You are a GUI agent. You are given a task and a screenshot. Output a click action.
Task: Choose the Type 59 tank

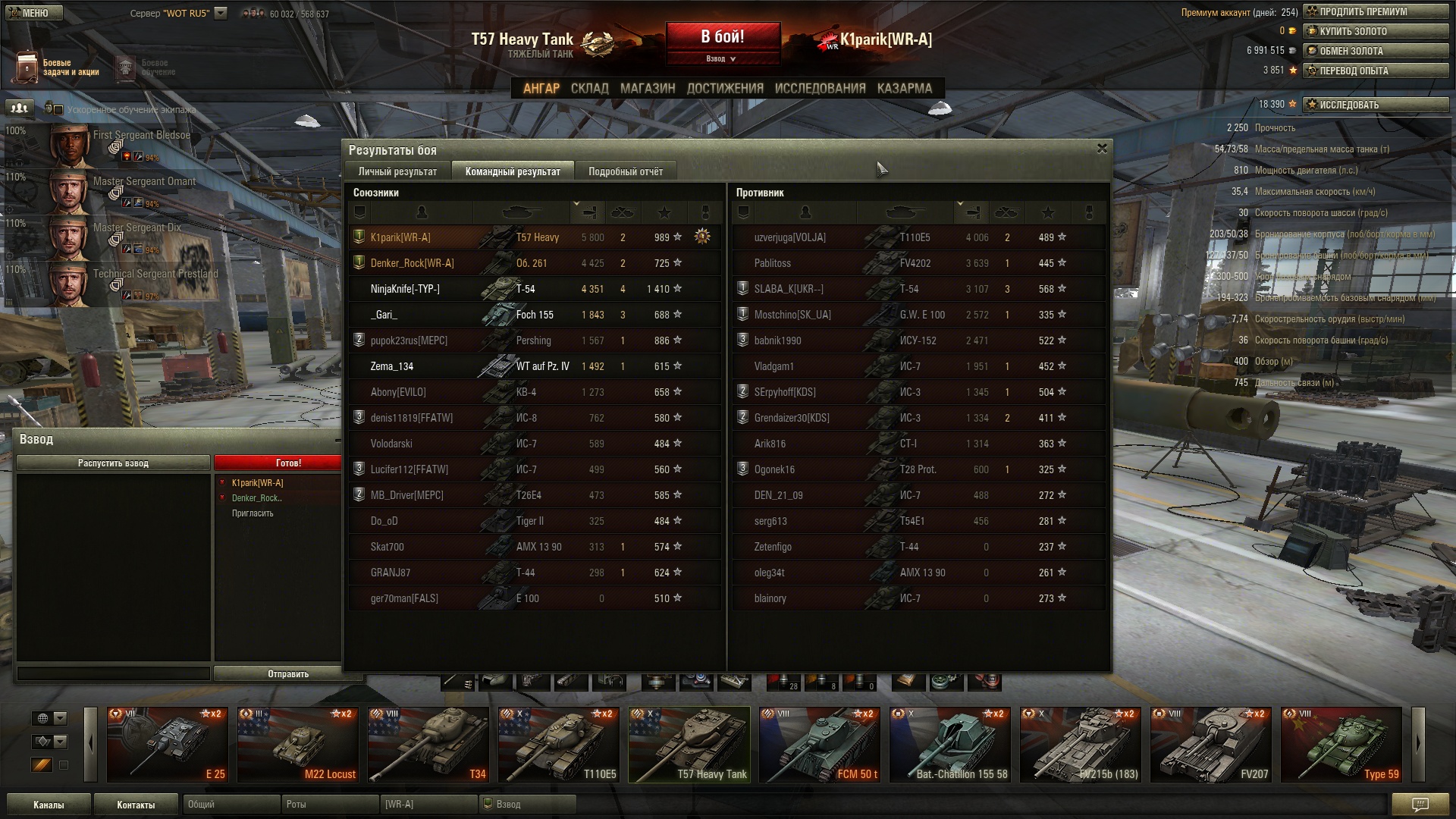[x=1341, y=745]
